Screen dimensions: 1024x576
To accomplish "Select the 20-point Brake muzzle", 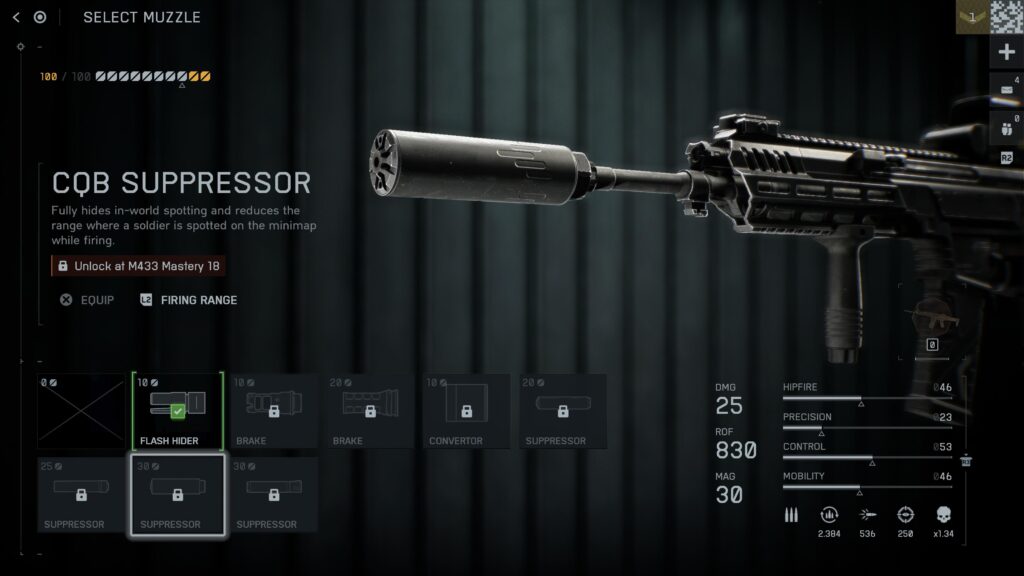I will point(370,411).
